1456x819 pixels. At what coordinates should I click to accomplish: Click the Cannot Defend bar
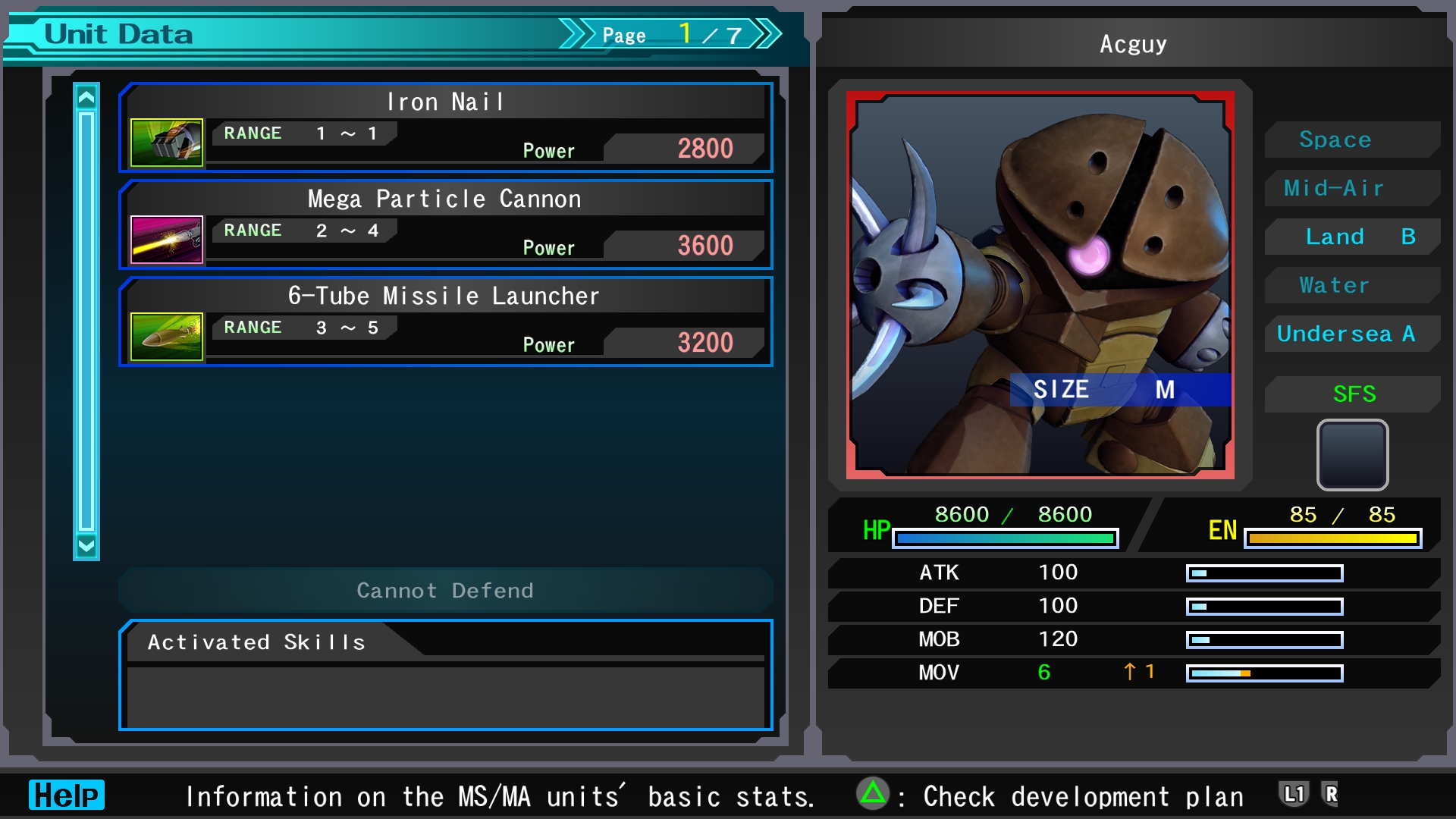click(x=446, y=590)
